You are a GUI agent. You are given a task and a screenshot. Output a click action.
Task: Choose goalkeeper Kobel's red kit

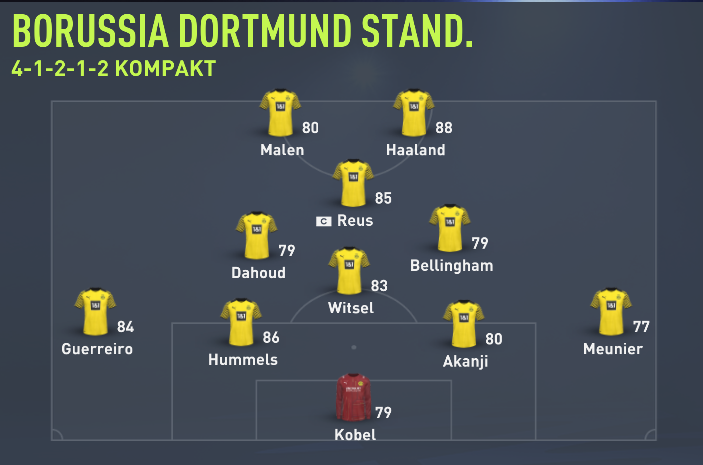tap(353, 398)
